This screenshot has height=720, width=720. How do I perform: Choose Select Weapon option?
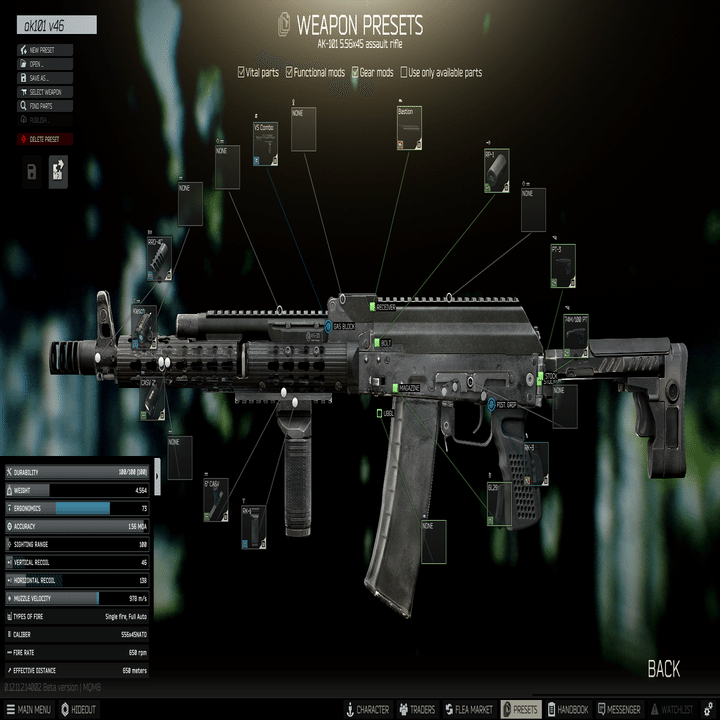point(45,91)
